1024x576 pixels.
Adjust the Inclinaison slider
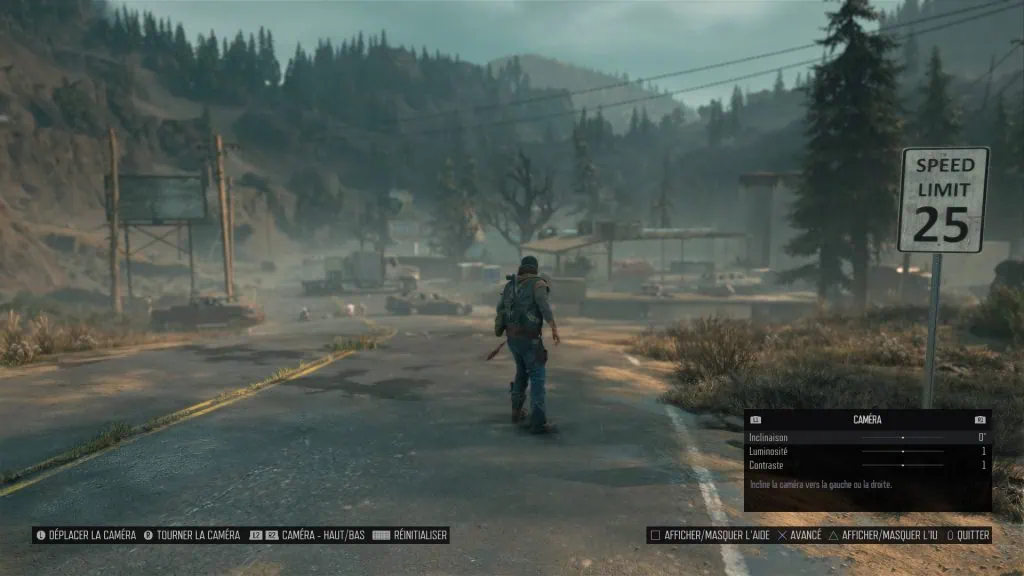(902, 438)
